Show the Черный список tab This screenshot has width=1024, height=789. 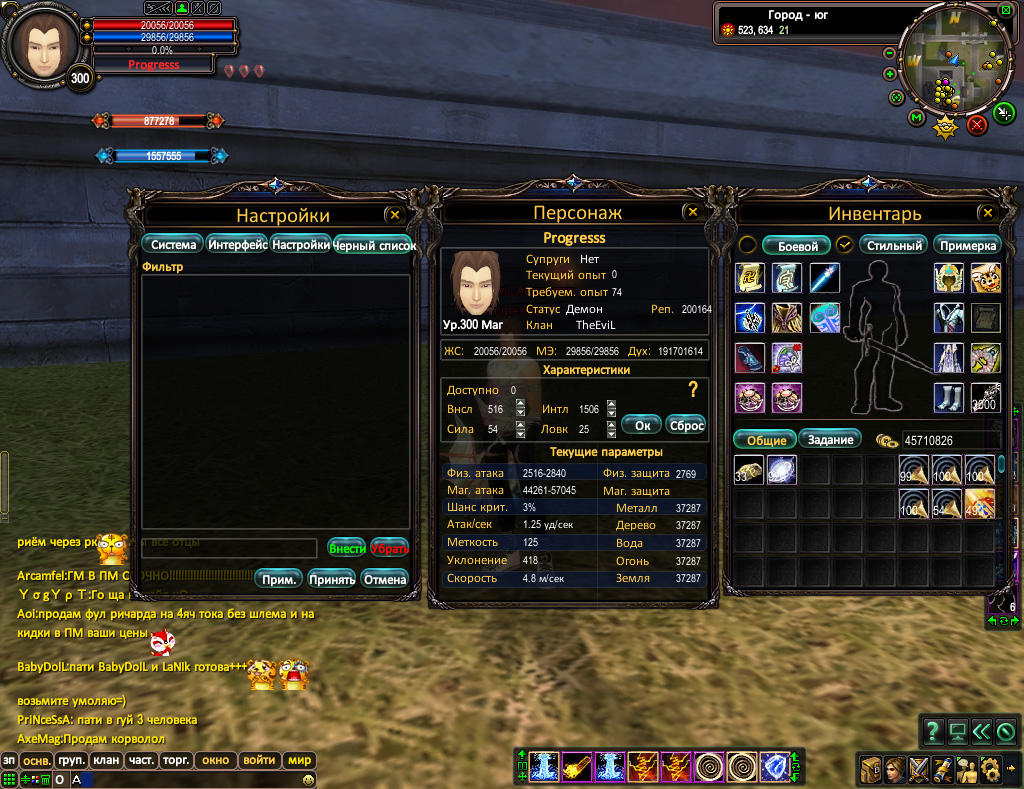[375, 245]
